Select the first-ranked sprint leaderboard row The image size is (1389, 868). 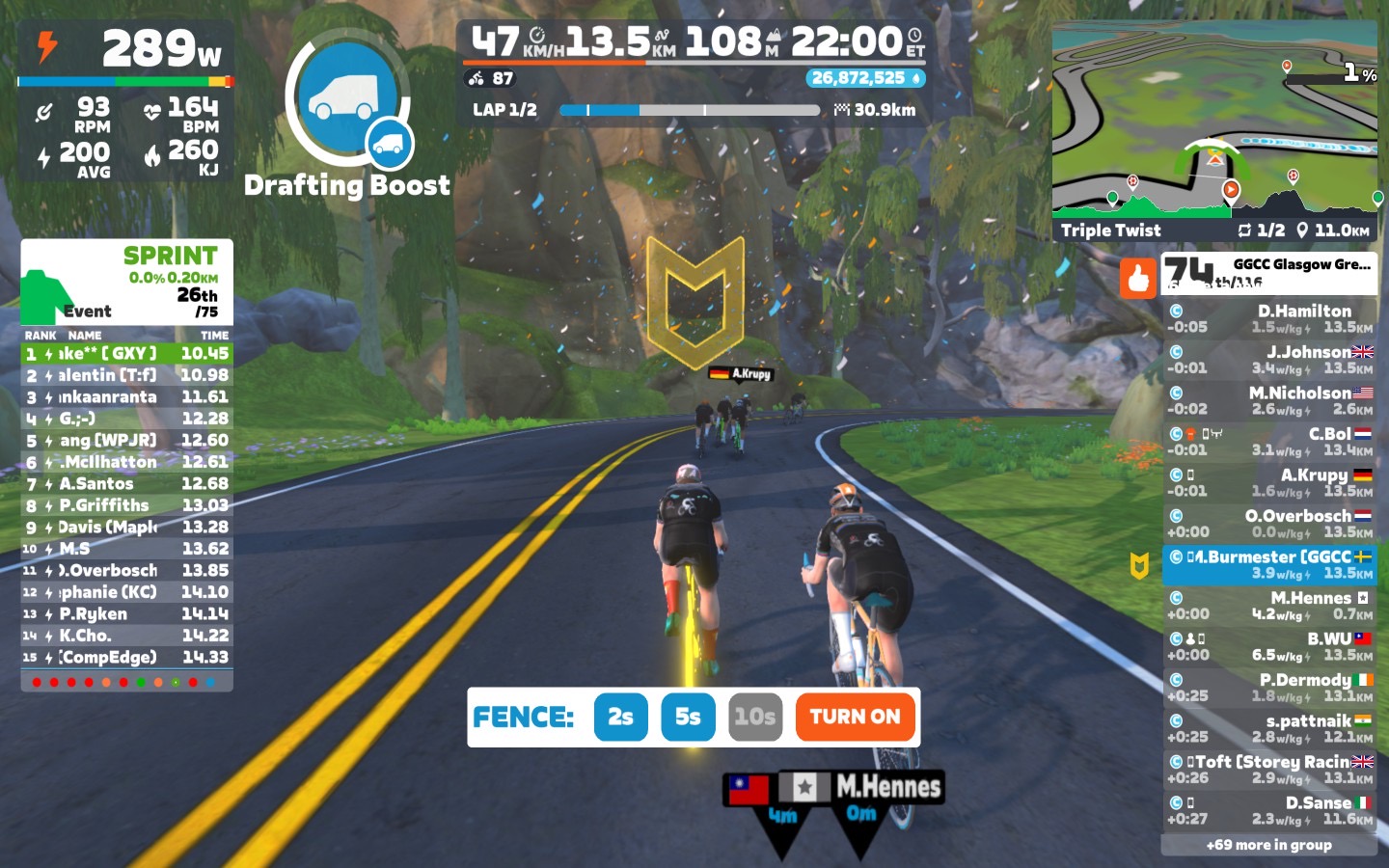[126, 354]
